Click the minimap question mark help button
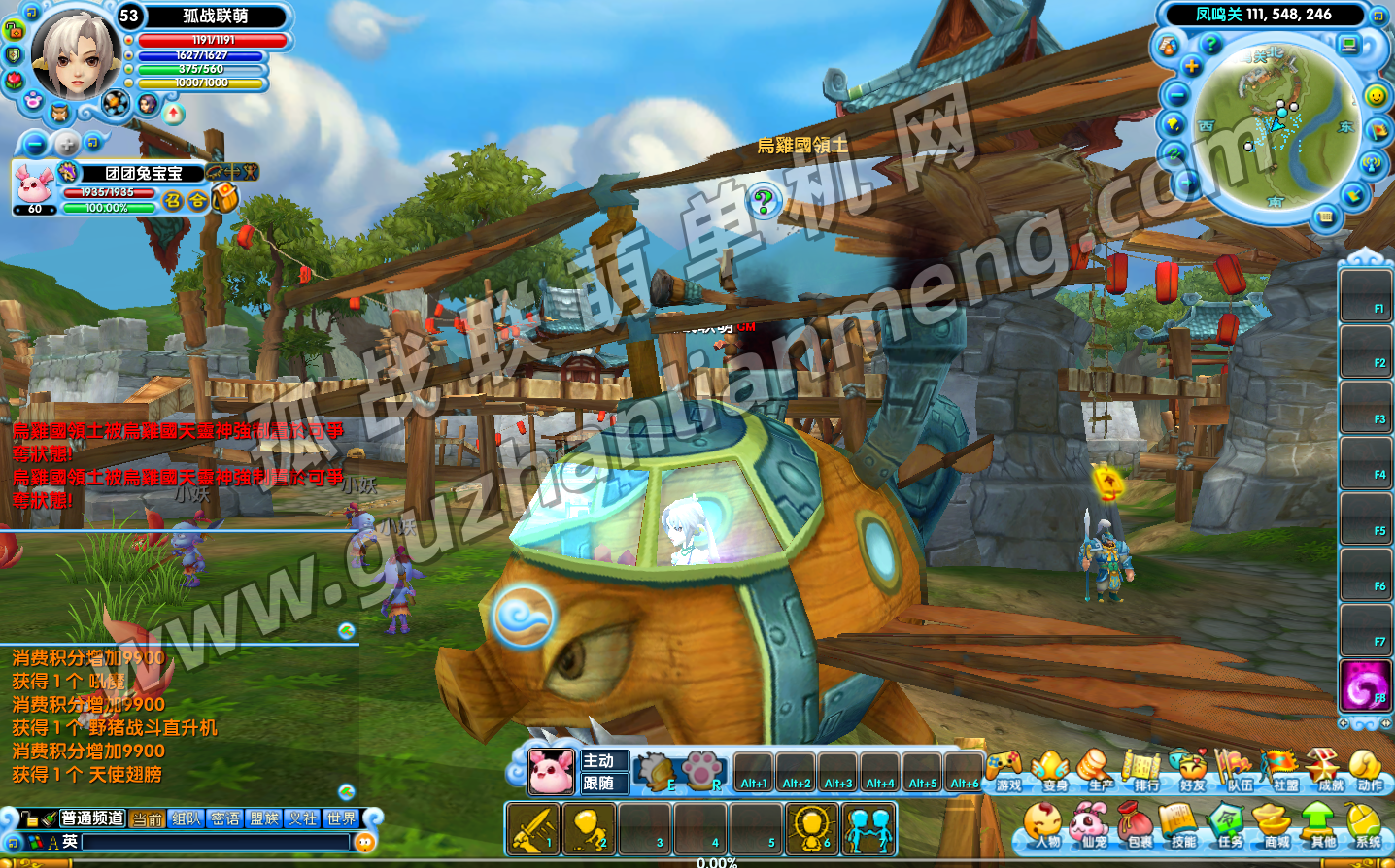 click(1210, 43)
